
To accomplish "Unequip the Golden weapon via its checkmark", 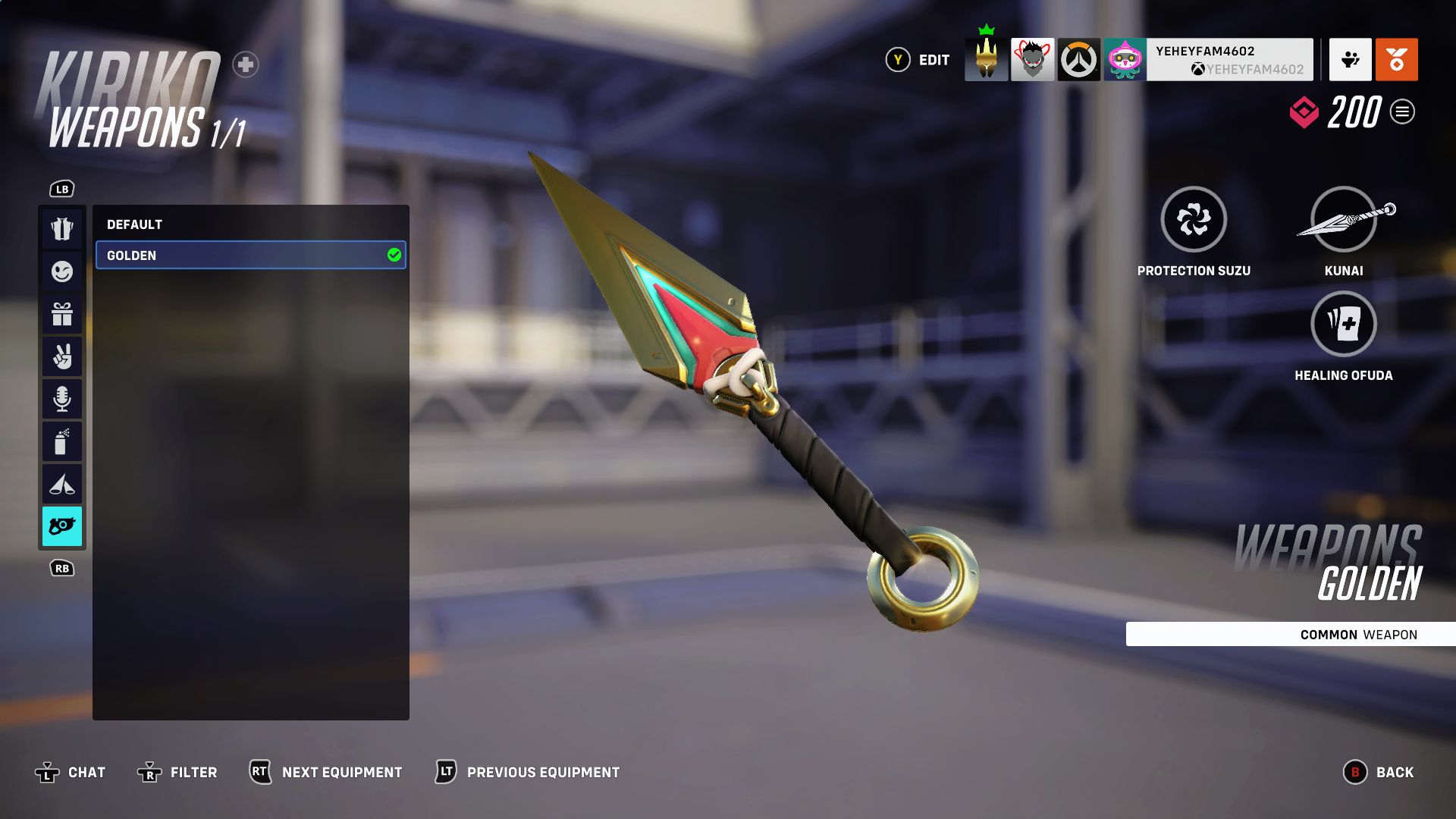I will [394, 256].
